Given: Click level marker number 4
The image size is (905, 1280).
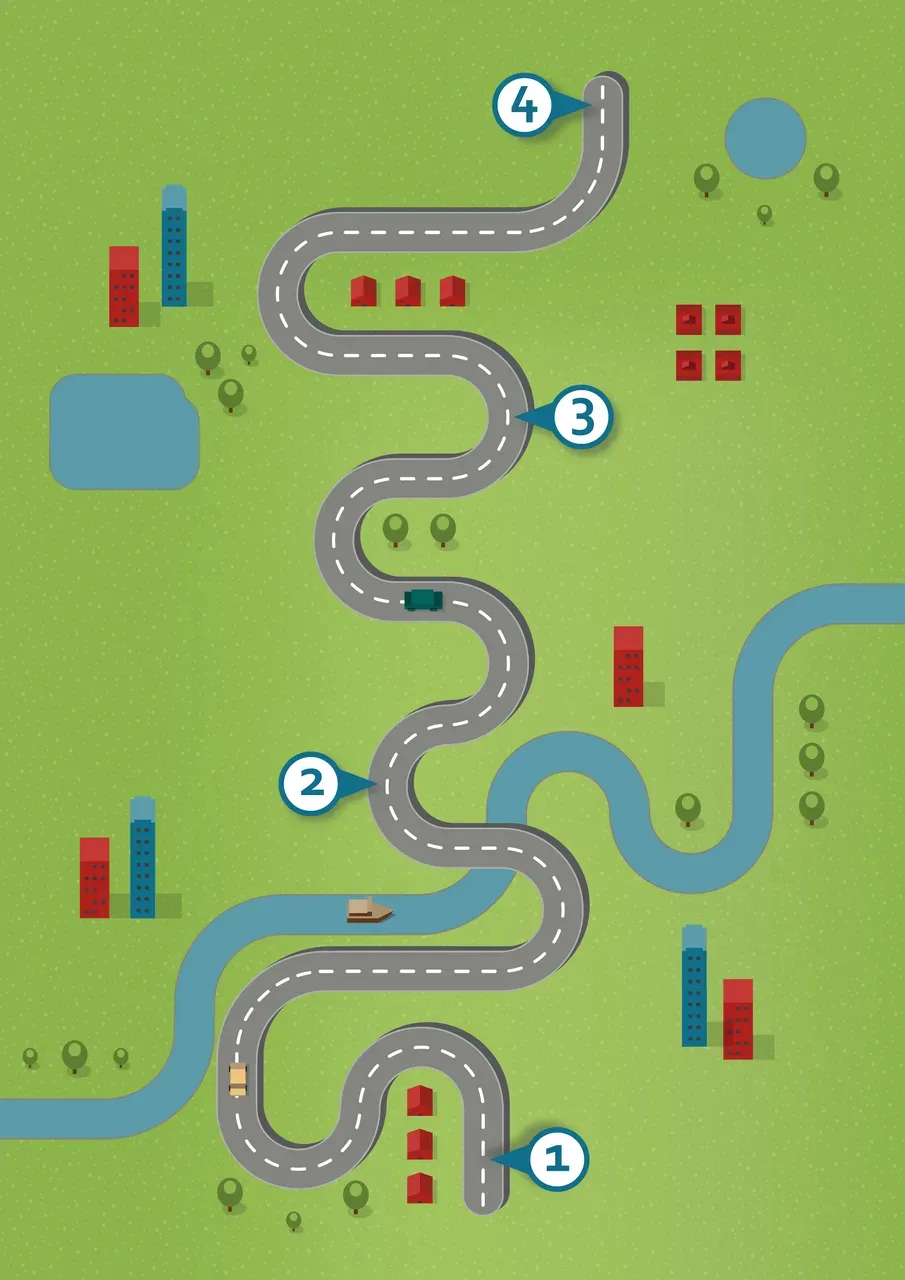Looking at the screenshot, I should [524, 105].
